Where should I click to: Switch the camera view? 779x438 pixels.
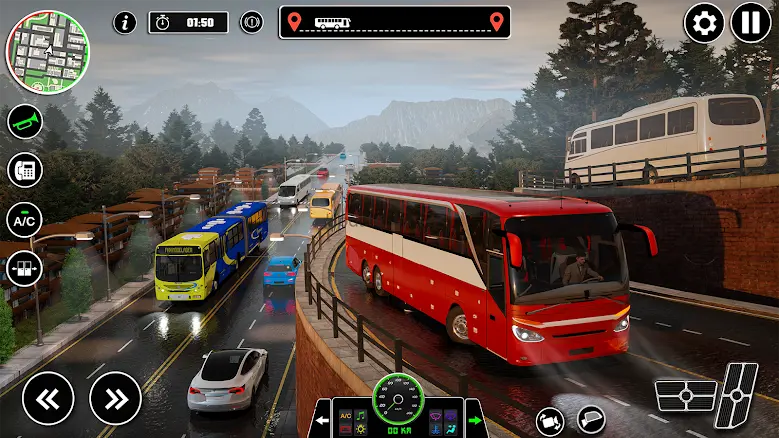tap(549, 420)
